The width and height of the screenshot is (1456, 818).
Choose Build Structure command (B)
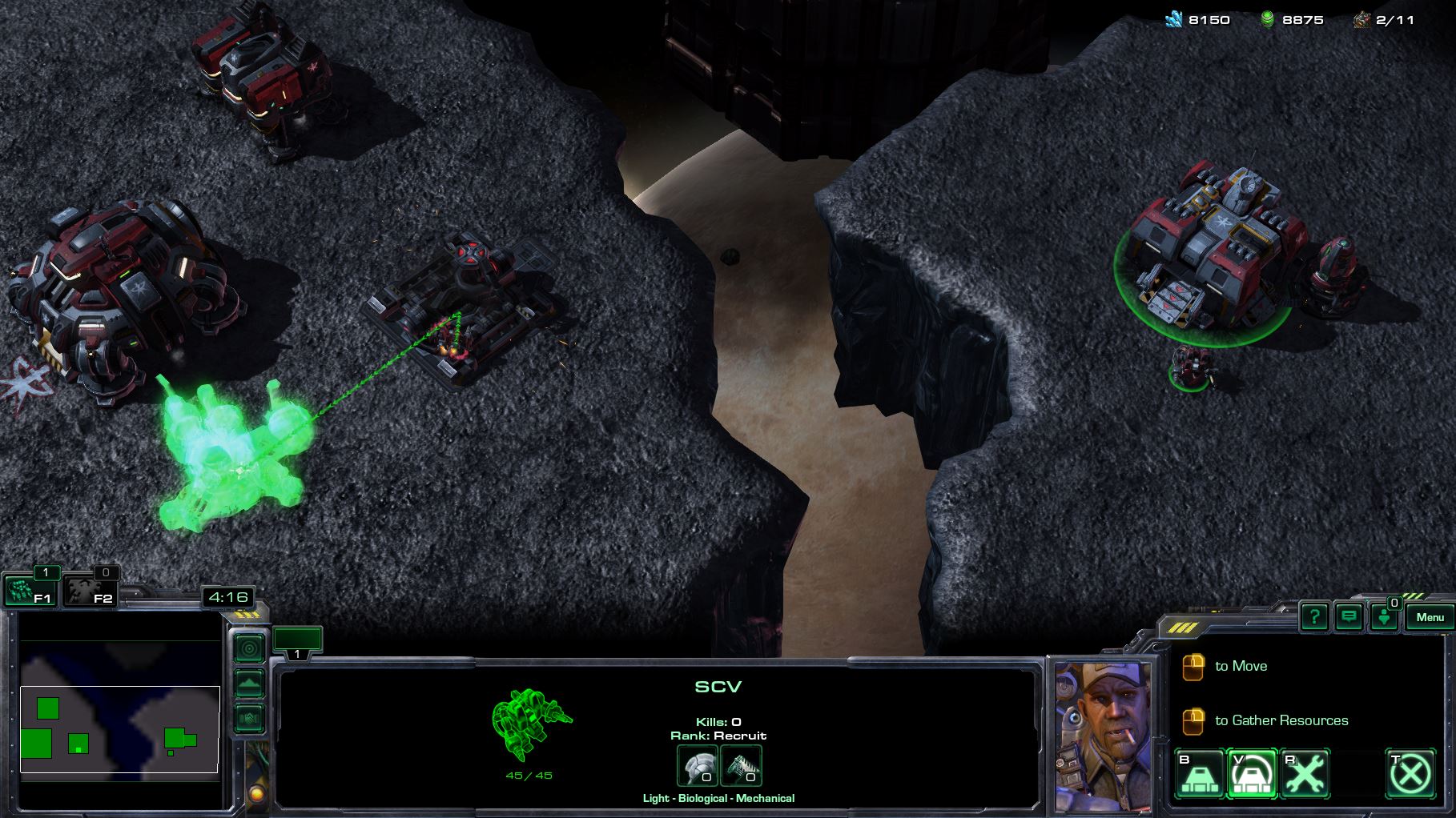[1200, 774]
